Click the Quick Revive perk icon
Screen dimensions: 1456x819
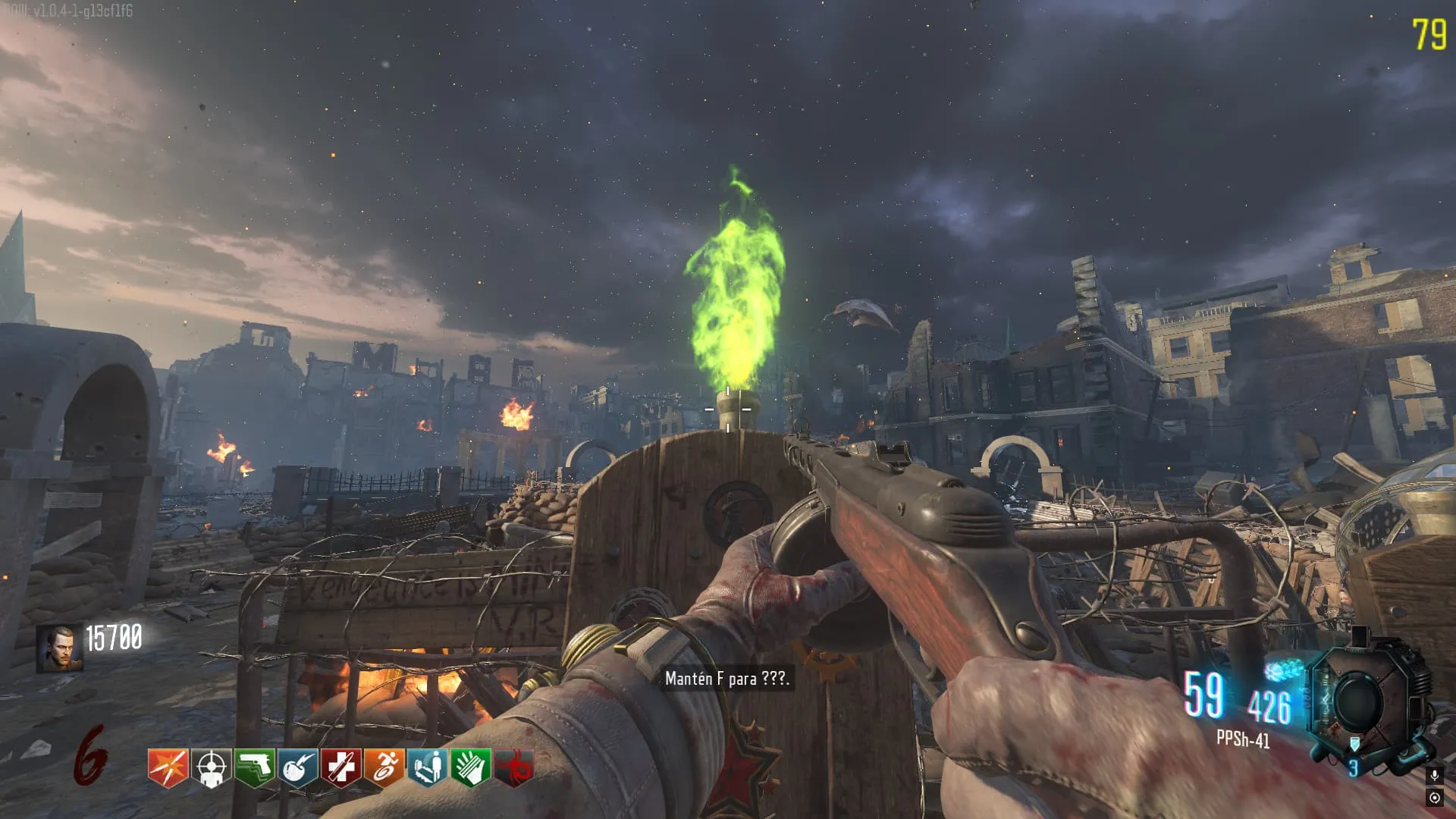click(427, 767)
